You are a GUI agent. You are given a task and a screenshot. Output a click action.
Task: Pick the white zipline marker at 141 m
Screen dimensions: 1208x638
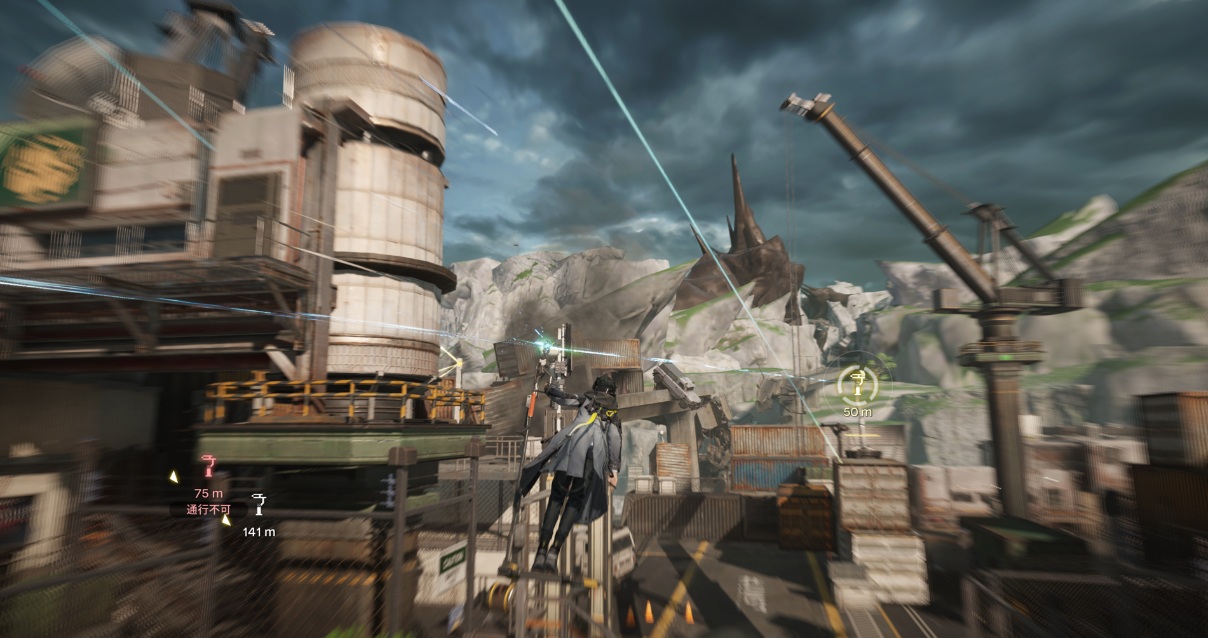[x=259, y=504]
